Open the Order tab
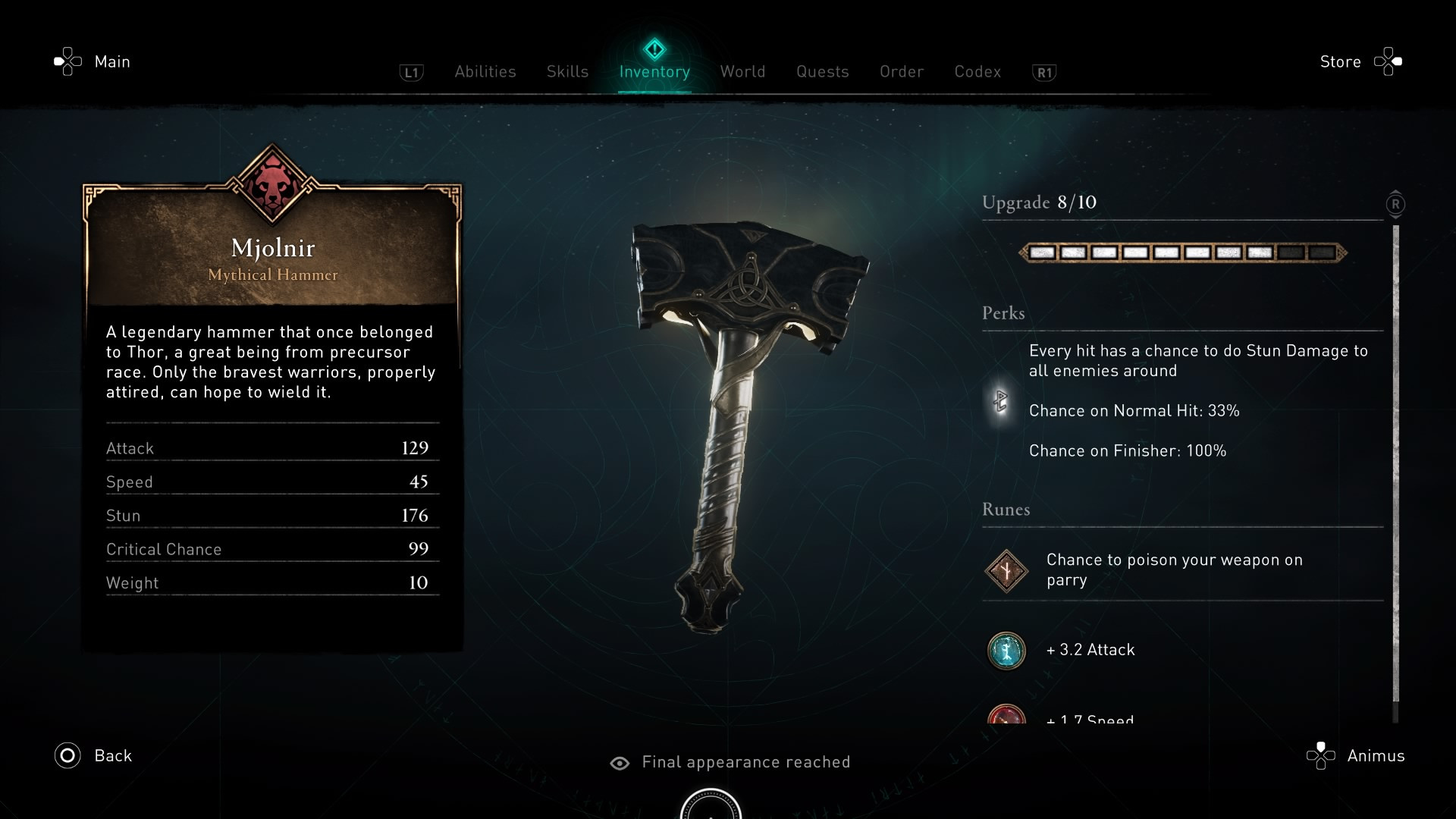Screen dimensions: 1456x819 pyautogui.click(x=902, y=71)
